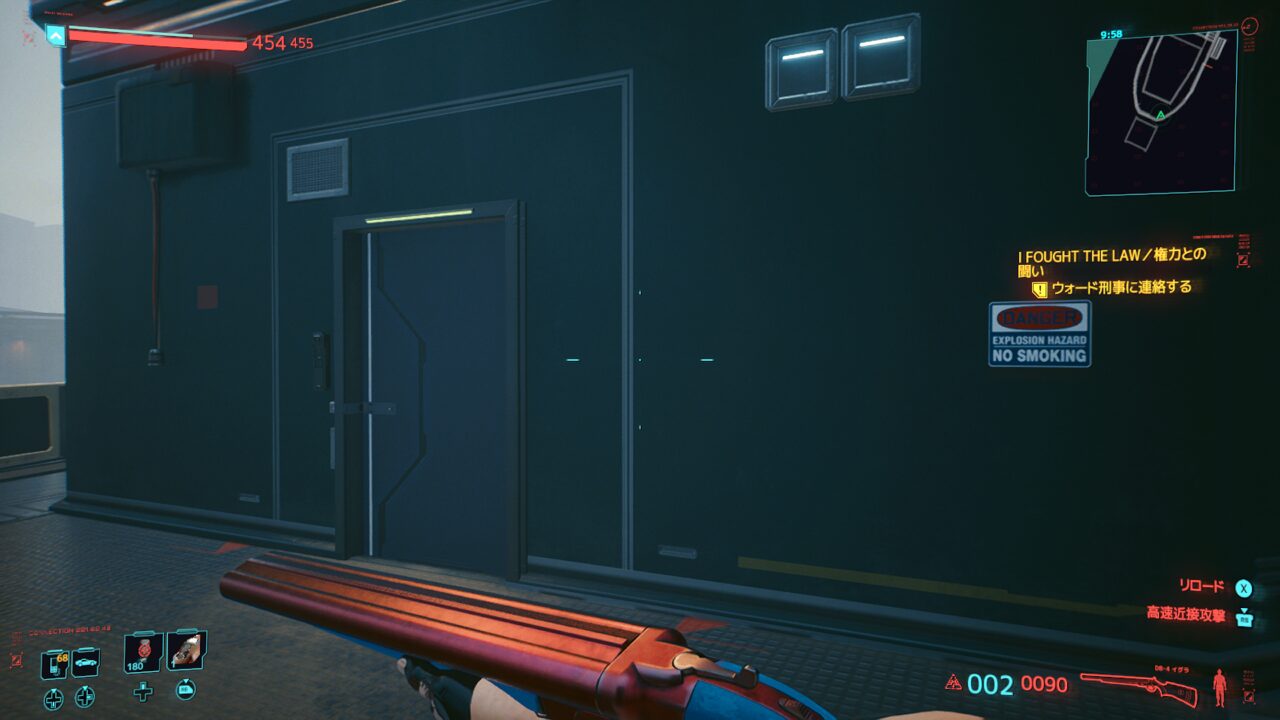Open the phone slot showing 68
1280x720 pixels.
(x=54, y=663)
